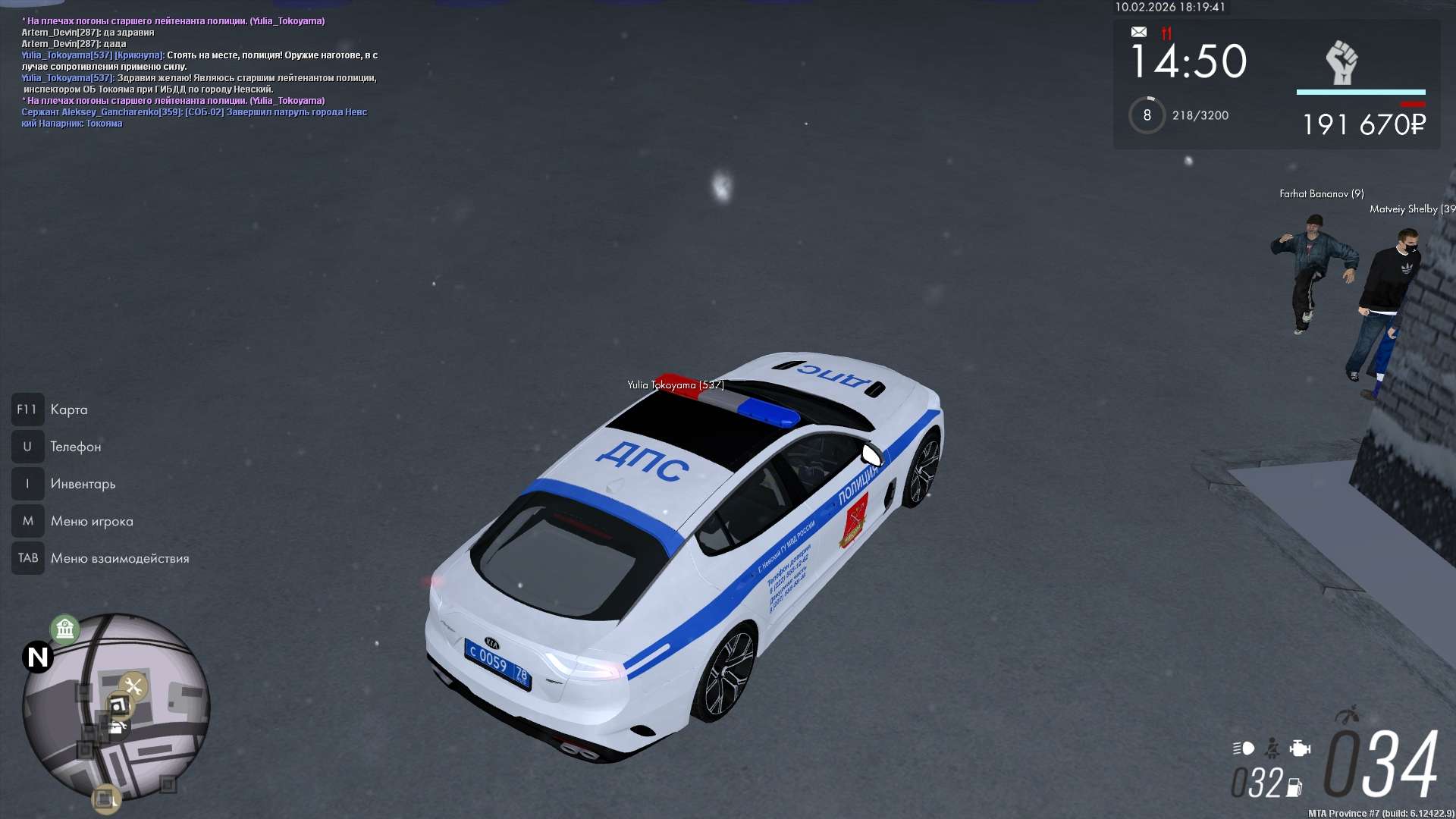Click the green bank marker on minimap
1456x819 pixels.
[x=65, y=629]
